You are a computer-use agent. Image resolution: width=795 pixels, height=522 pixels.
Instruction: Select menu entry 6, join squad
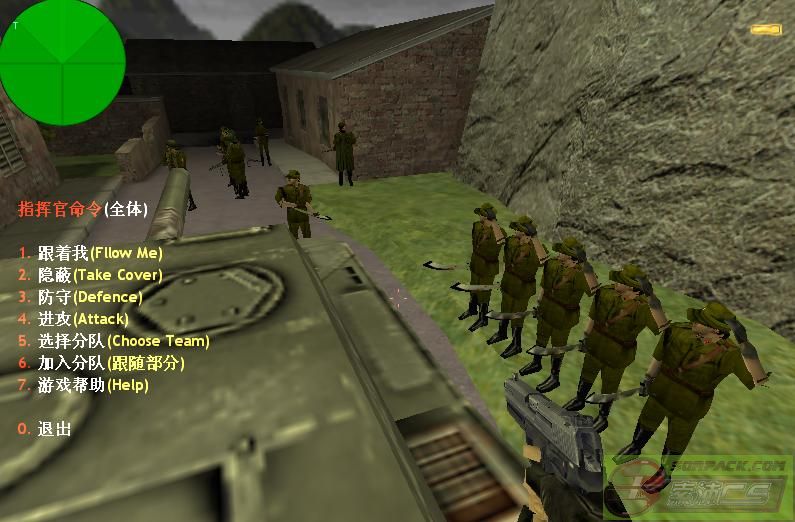point(111,363)
